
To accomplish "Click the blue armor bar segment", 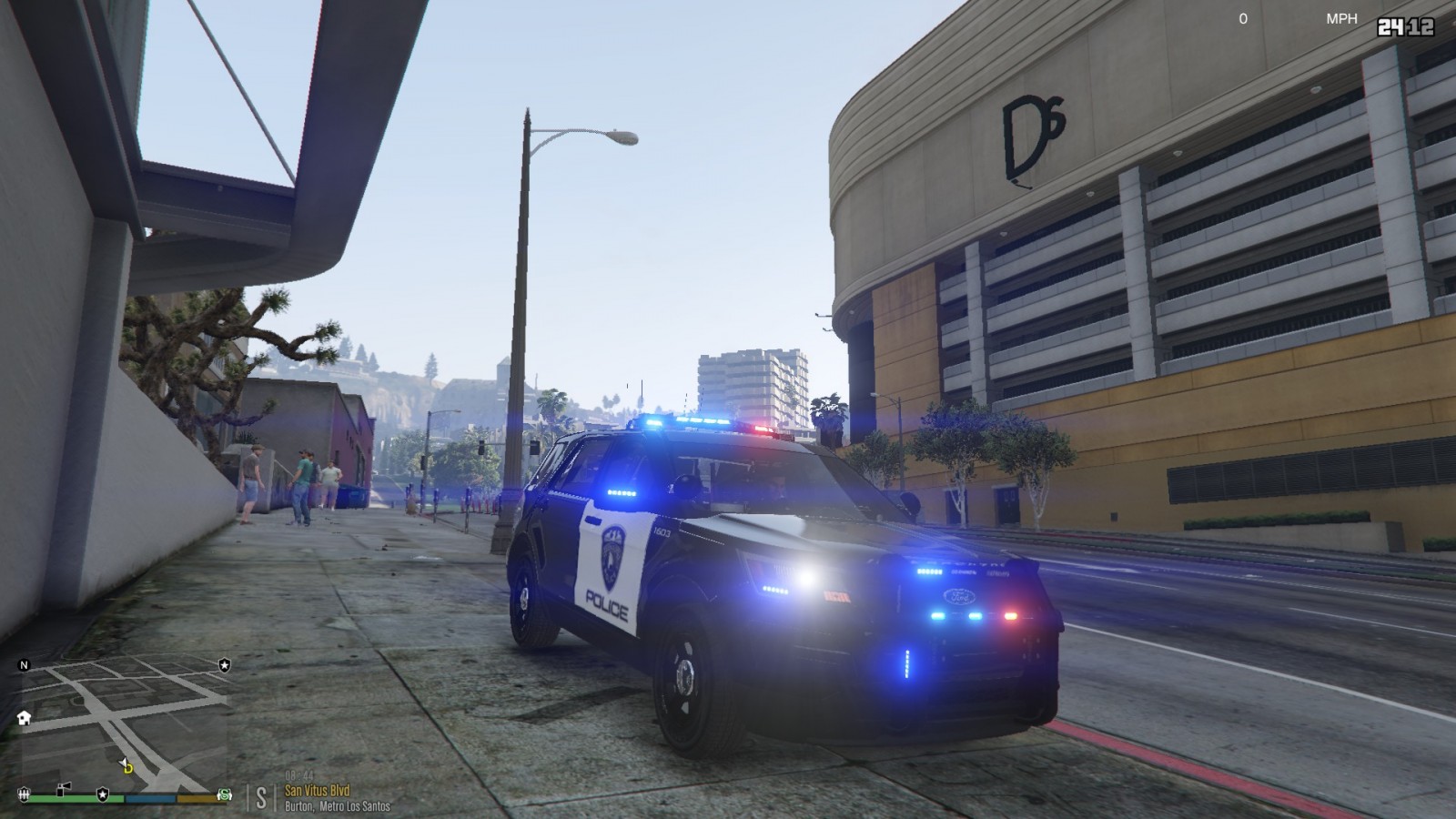I will [149, 798].
